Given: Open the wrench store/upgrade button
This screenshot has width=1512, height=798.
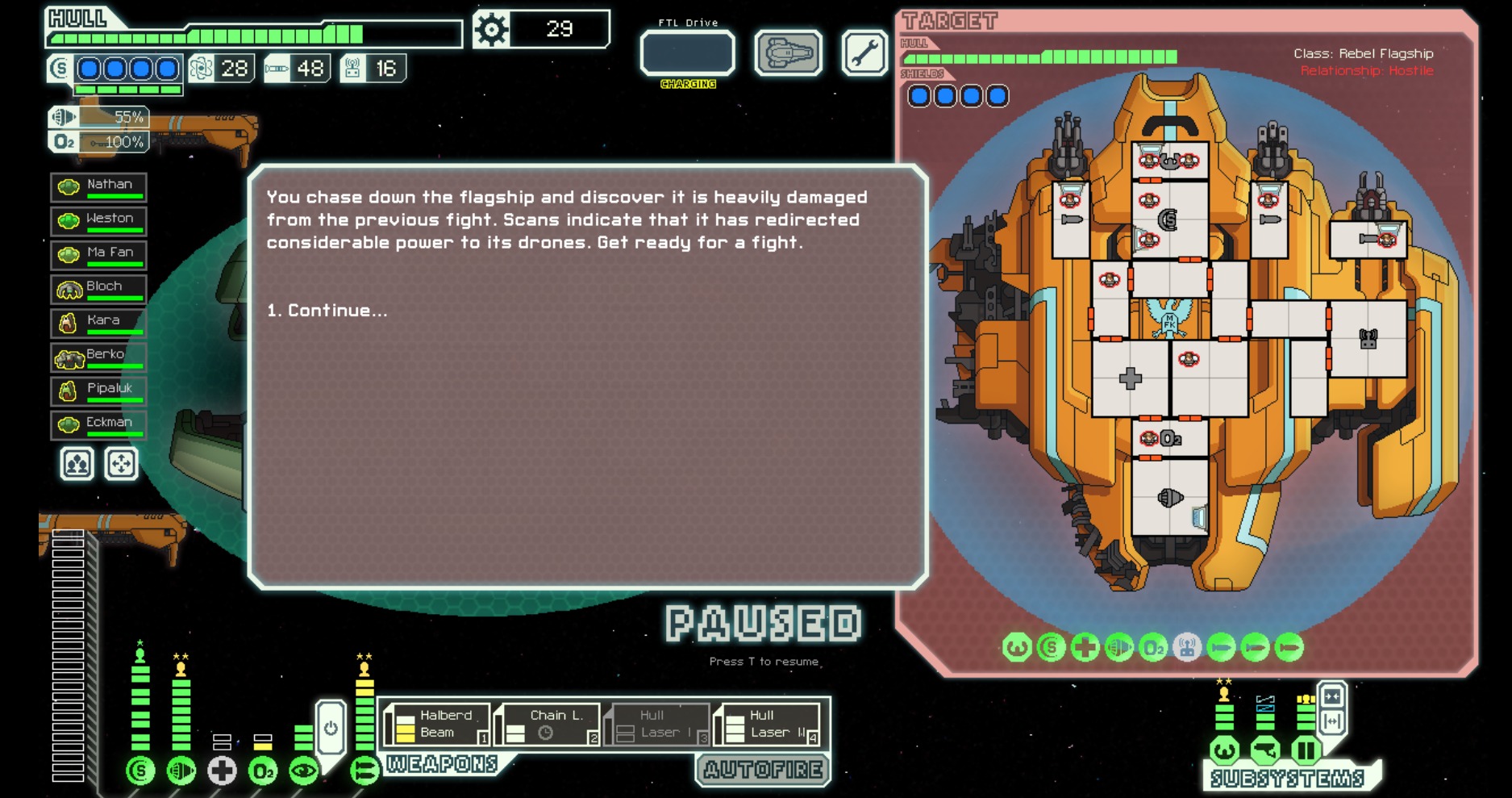Looking at the screenshot, I should pyautogui.click(x=864, y=53).
